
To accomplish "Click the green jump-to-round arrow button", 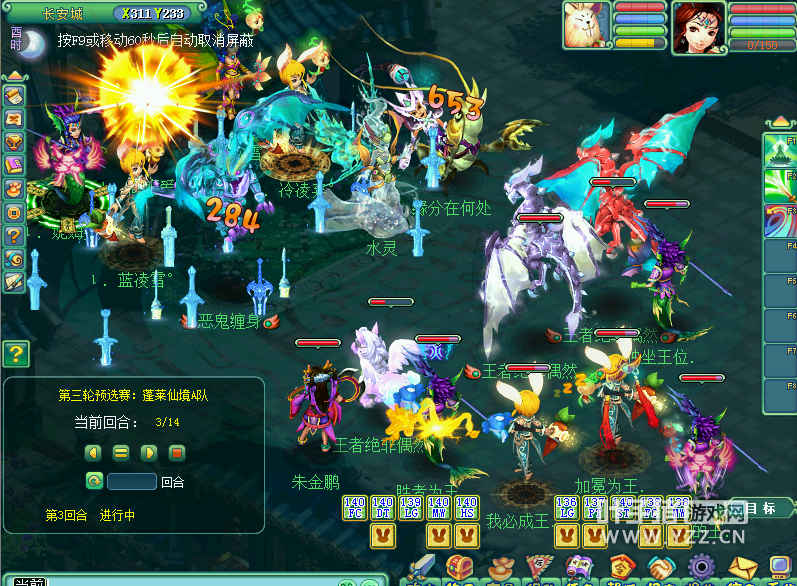I will tap(94, 481).
